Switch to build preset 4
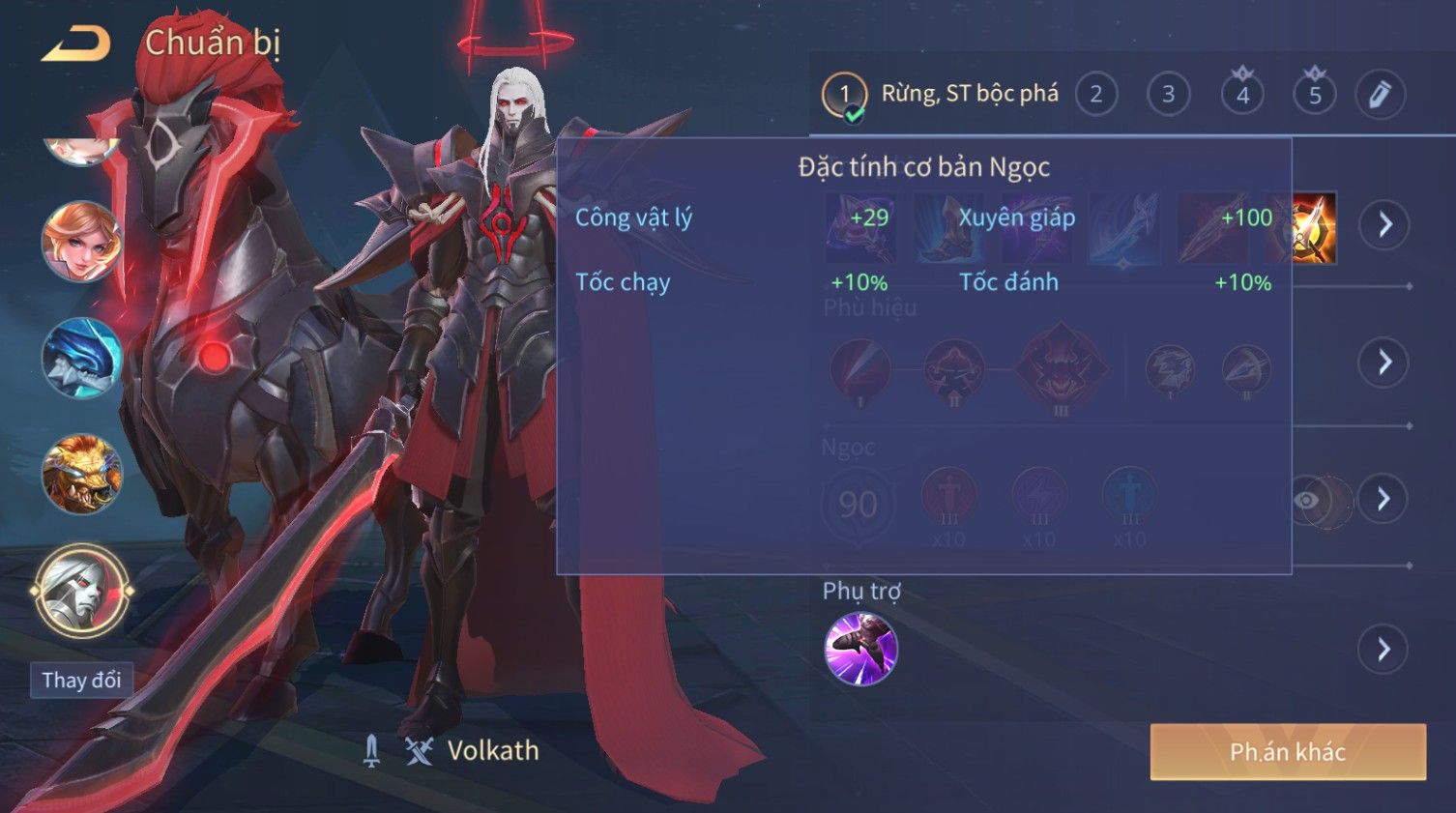 tap(1242, 95)
